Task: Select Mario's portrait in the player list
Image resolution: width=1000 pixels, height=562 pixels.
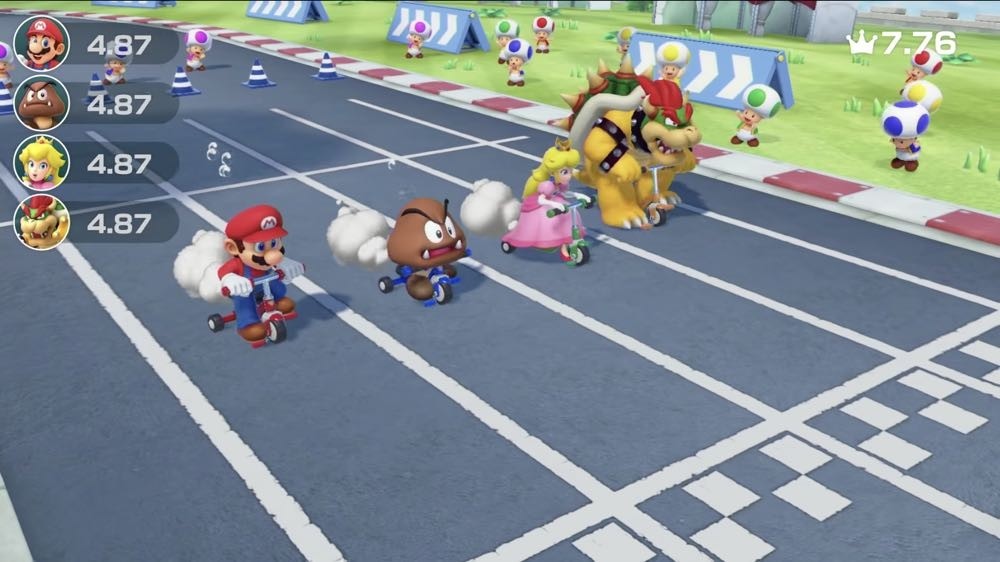Action: tap(41, 43)
